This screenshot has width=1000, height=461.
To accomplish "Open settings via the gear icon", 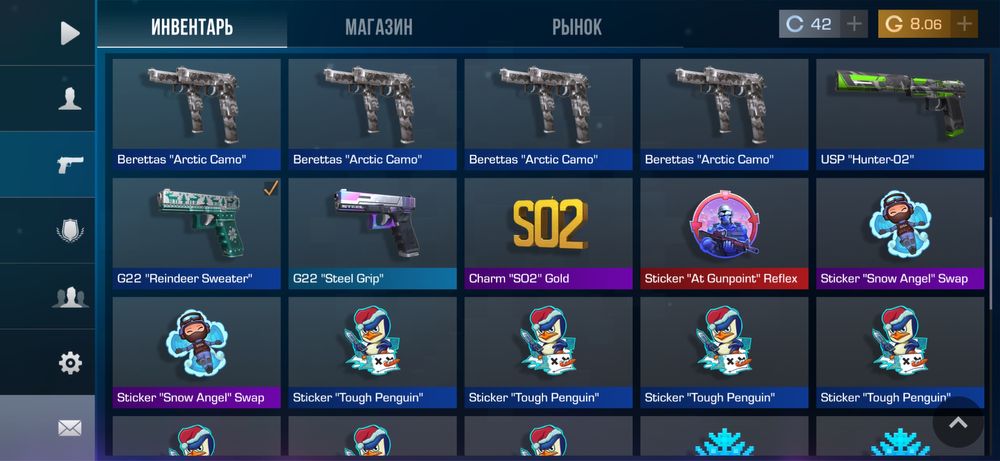I will [x=69, y=363].
